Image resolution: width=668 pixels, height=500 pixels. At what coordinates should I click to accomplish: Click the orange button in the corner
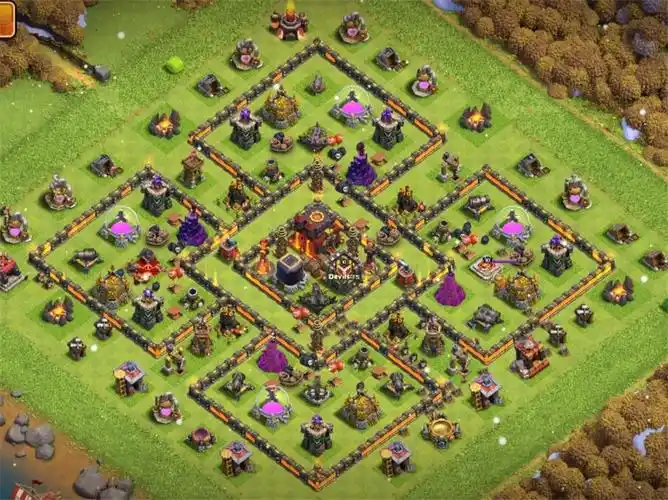(x=6, y=18)
